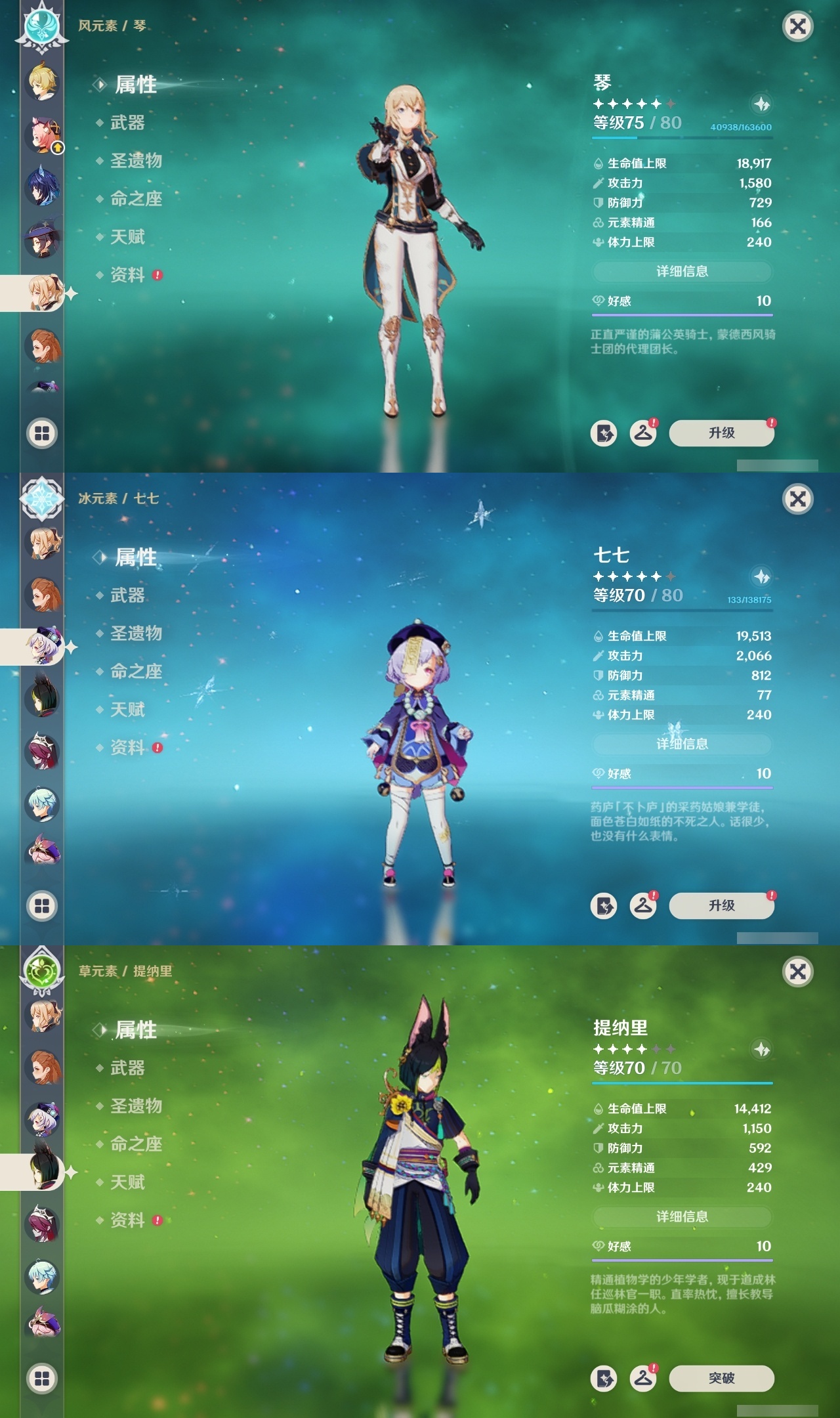Open the 天赋 (Talents) tab
The height and width of the screenshot is (1418, 840).
pyautogui.click(x=129, y=237)
